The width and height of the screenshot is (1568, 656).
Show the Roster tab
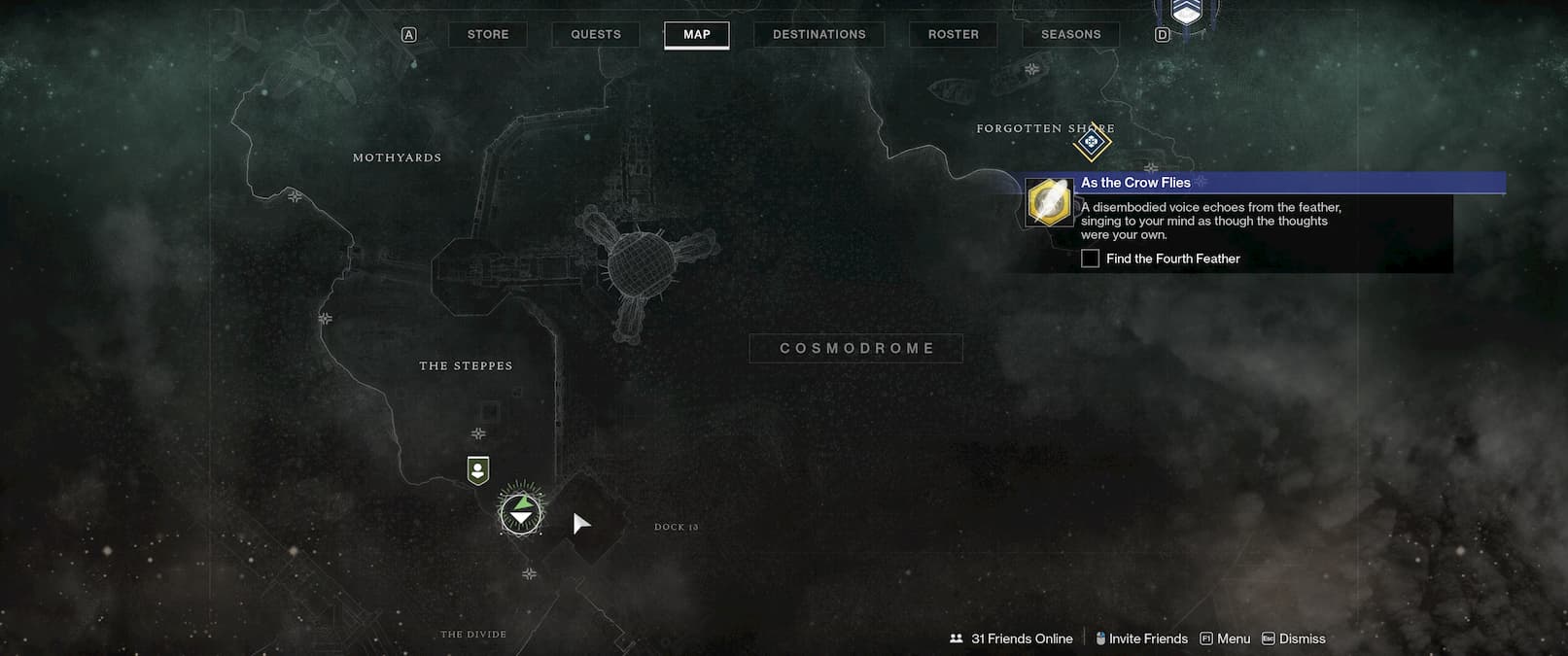coord(953,35)
